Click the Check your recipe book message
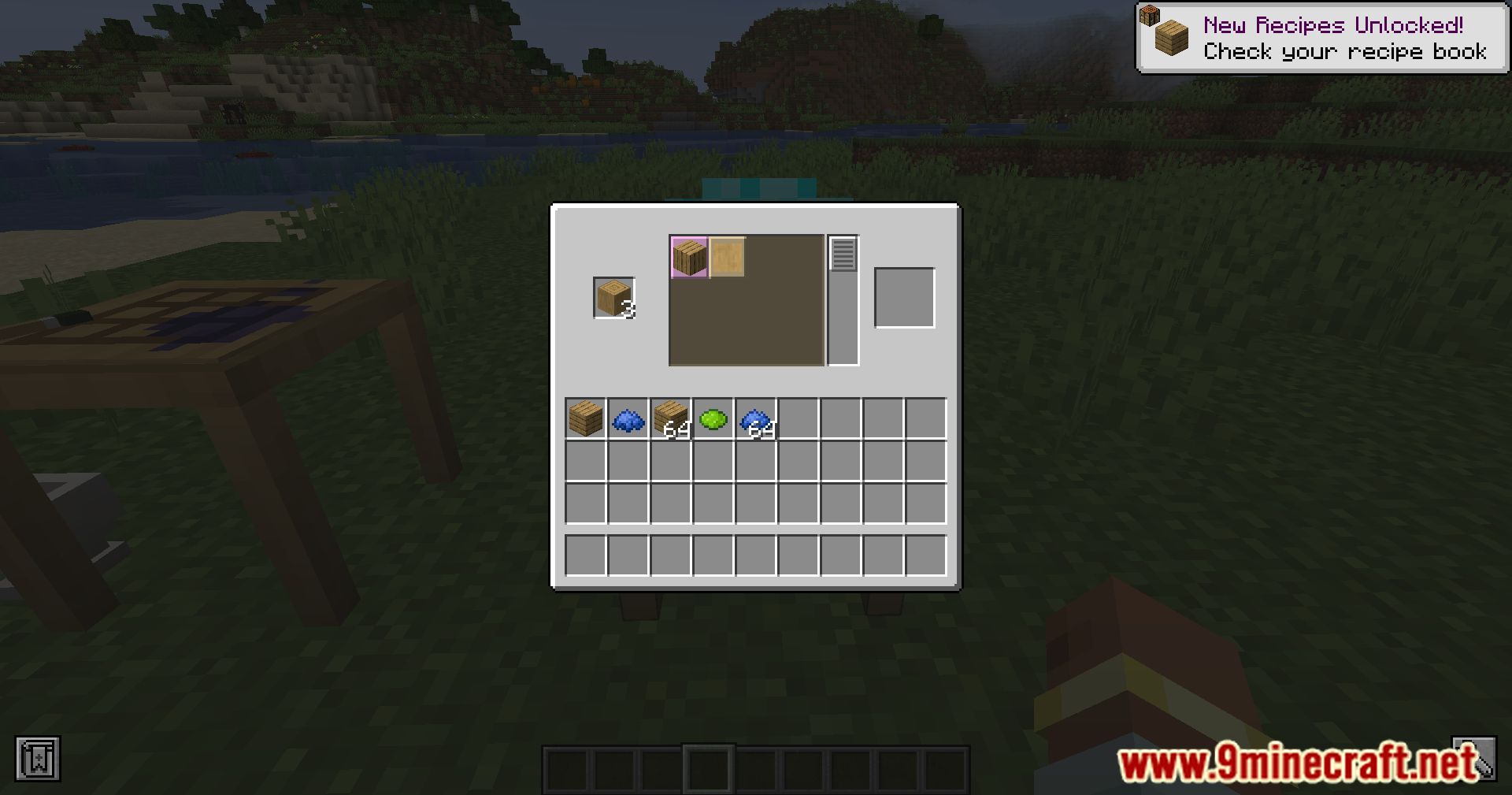The width and height of the screenshot is (1512, 795). [x=1343, y=52]
